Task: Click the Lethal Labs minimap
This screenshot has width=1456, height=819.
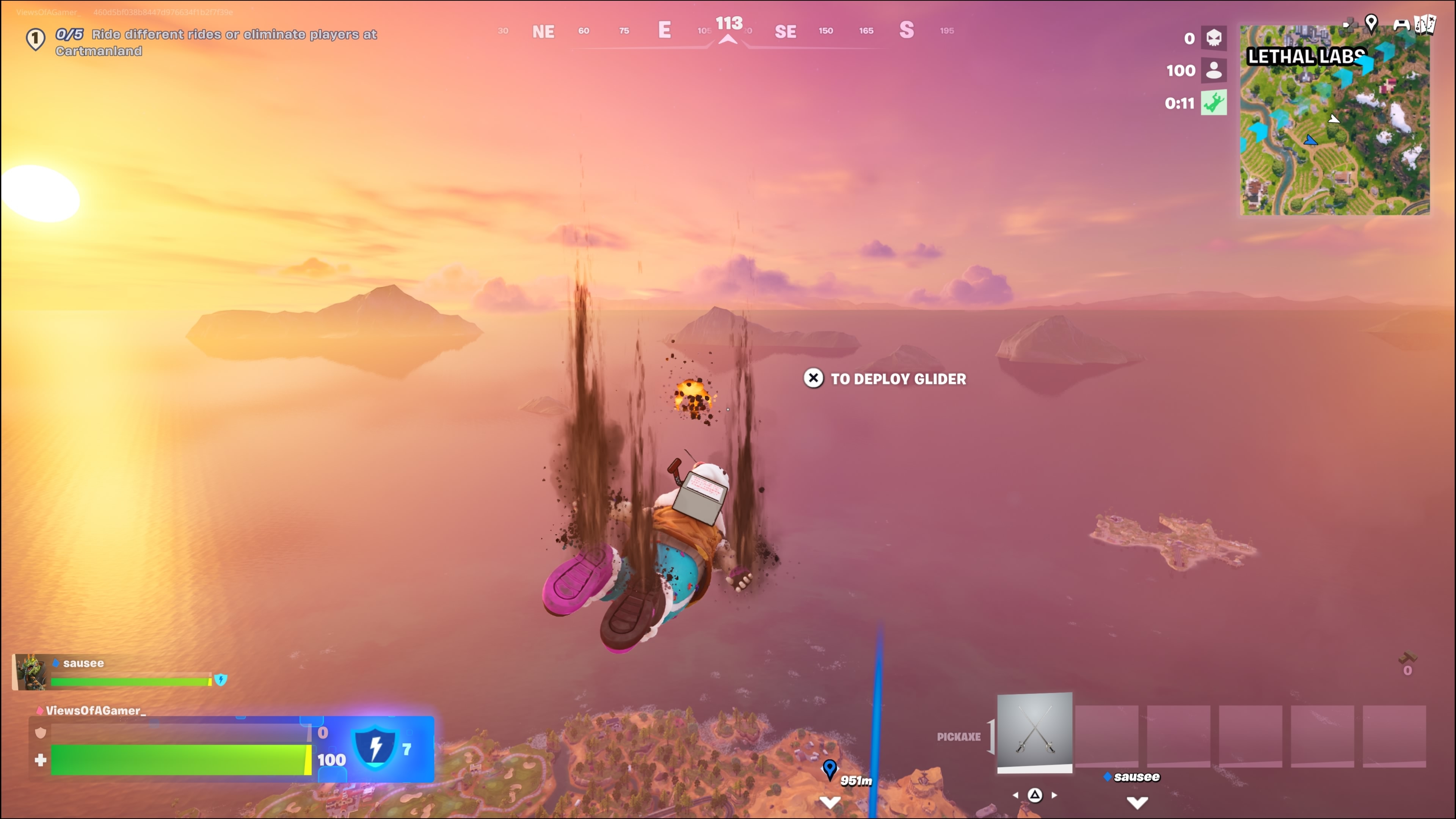Action: pyautogui.click(x=1335, y=121)
